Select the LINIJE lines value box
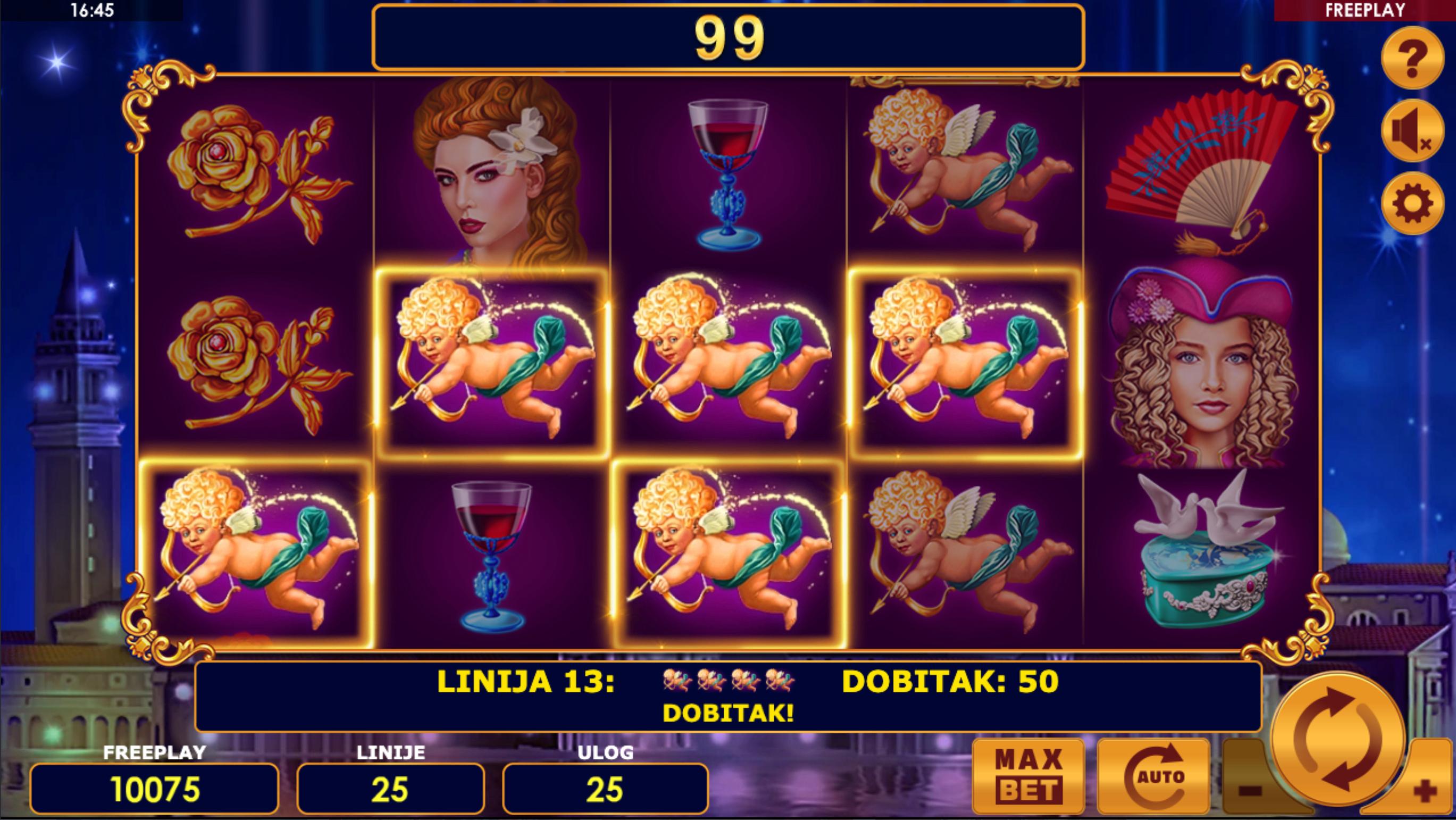Viewport: 1456px width, 820px height. (390, 789)
